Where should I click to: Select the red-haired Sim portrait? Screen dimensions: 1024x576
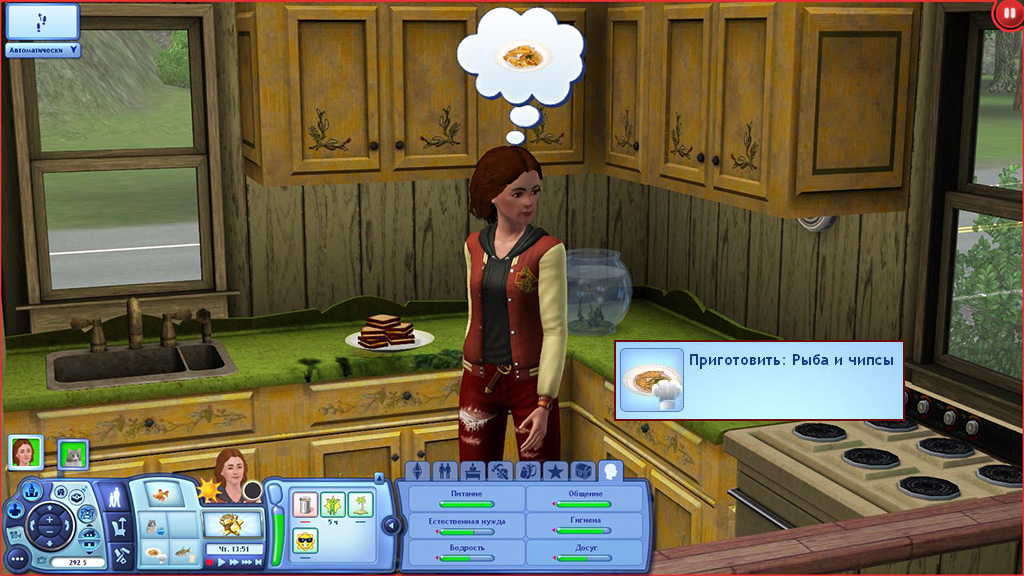[x=22, y=453]
